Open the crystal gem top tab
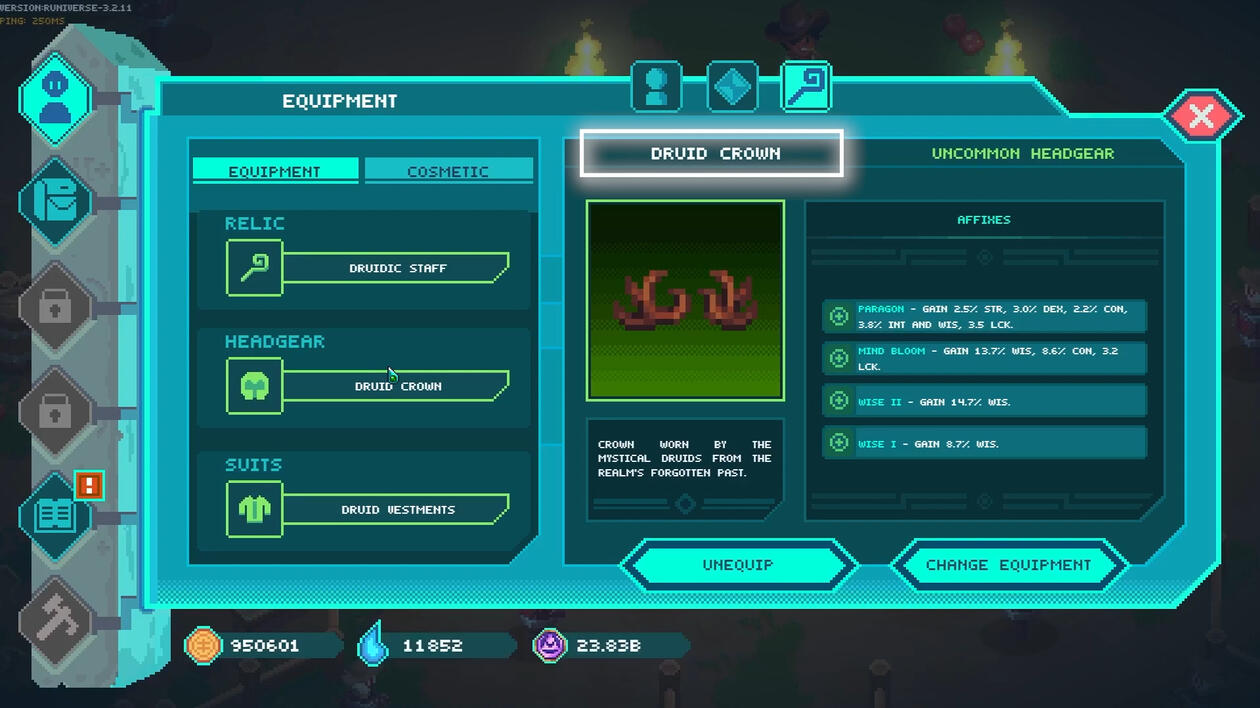This screenshot has height=708, width=1260. click(732, 87)
